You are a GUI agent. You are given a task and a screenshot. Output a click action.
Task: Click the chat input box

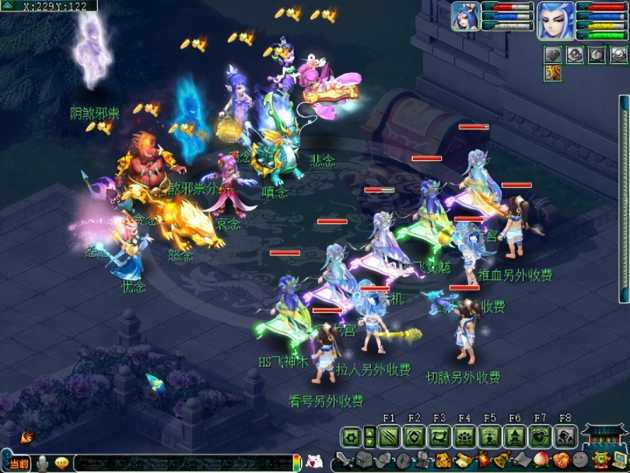185,463
